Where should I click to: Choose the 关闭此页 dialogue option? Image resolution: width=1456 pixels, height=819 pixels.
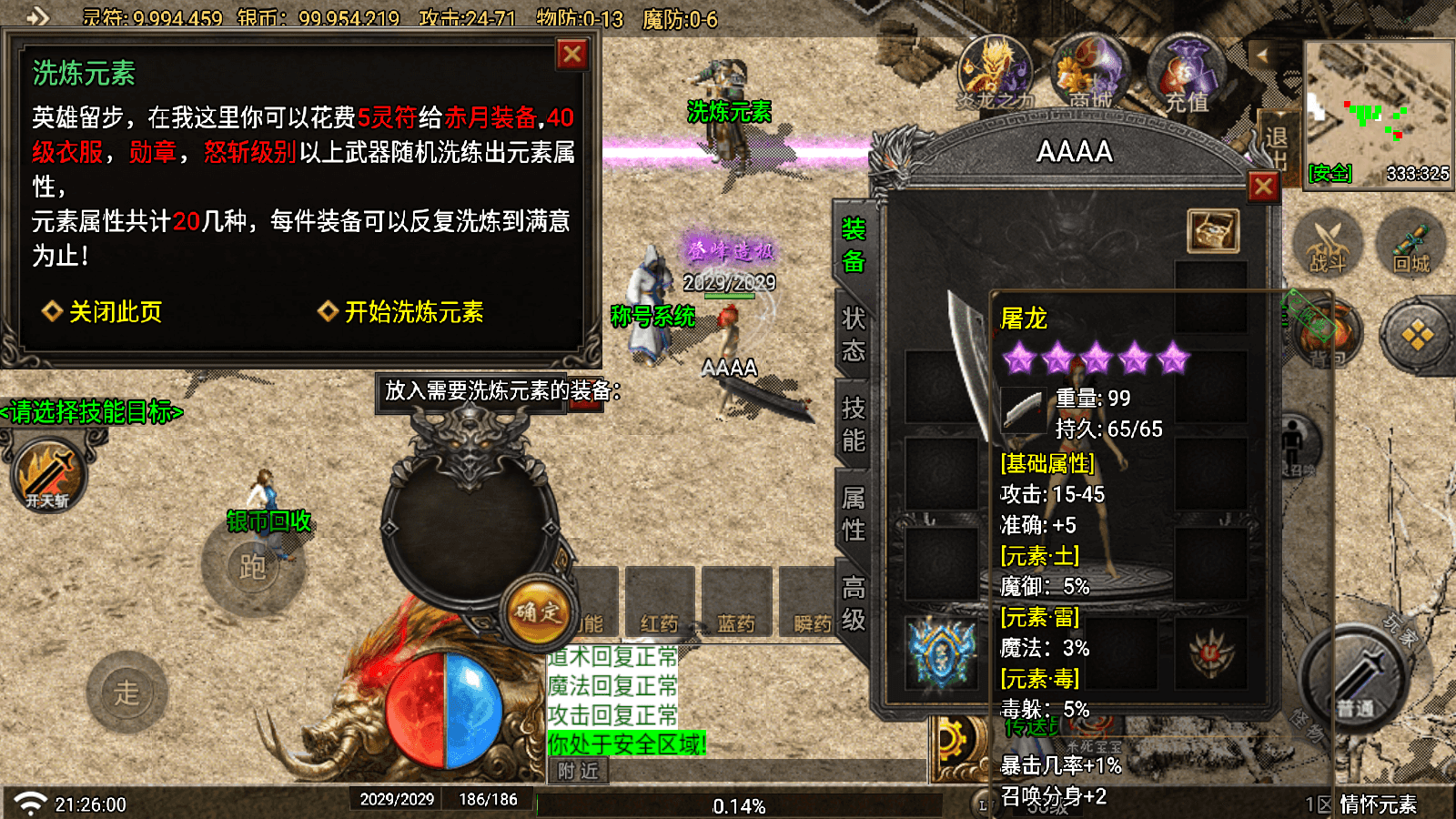click(x=115, y=312)
